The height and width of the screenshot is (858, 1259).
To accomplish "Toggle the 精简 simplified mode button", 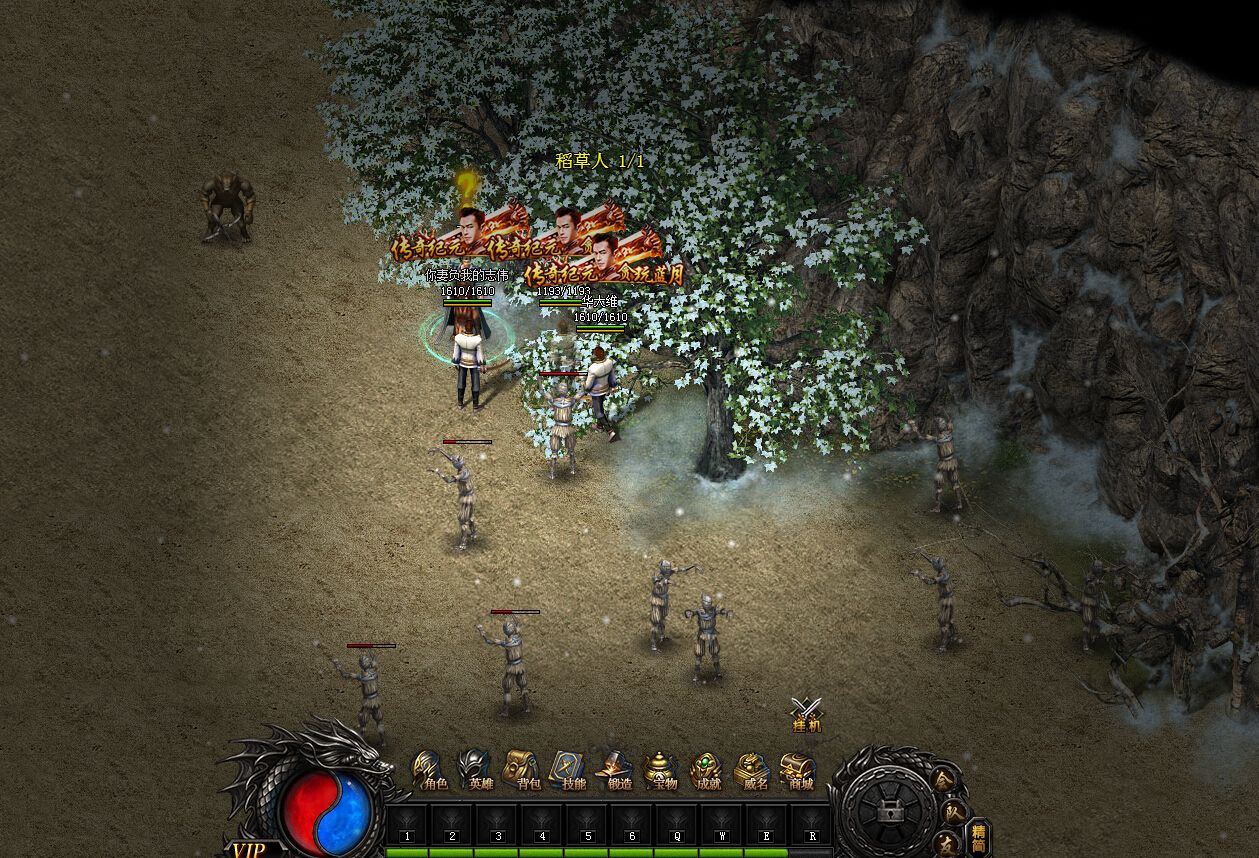I will coord(979,837).
